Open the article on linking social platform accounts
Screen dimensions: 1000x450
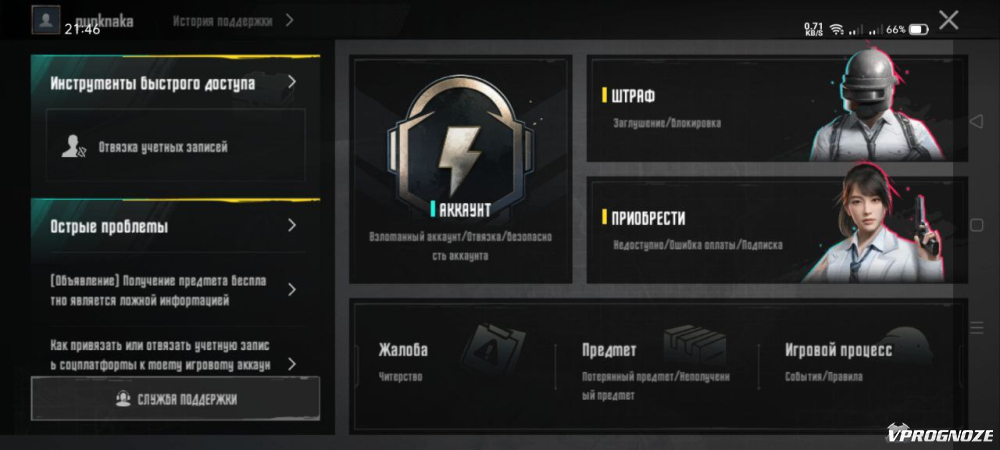tap(175, 354)
